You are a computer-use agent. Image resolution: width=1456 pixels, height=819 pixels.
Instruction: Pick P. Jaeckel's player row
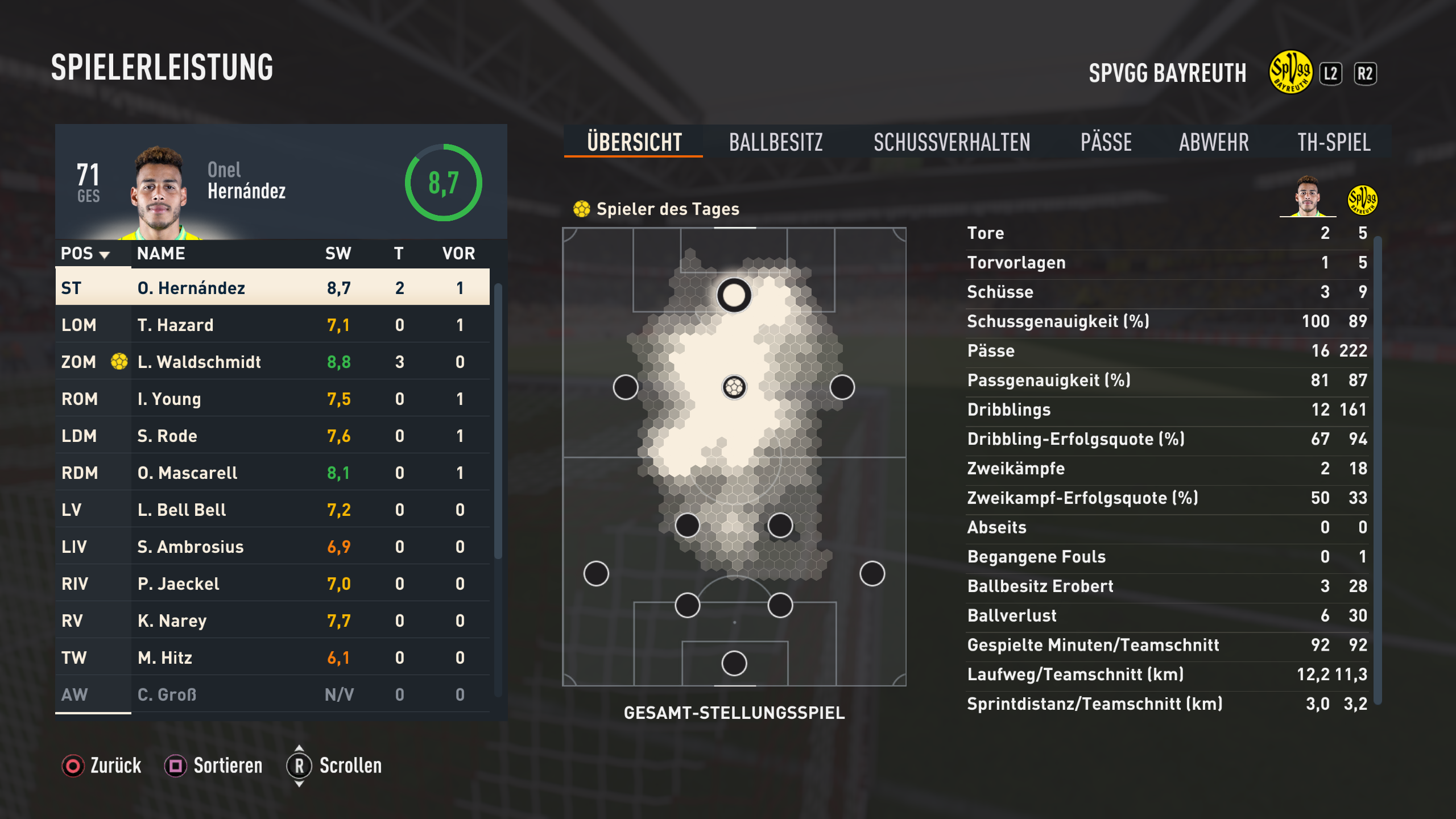(272, 584)
